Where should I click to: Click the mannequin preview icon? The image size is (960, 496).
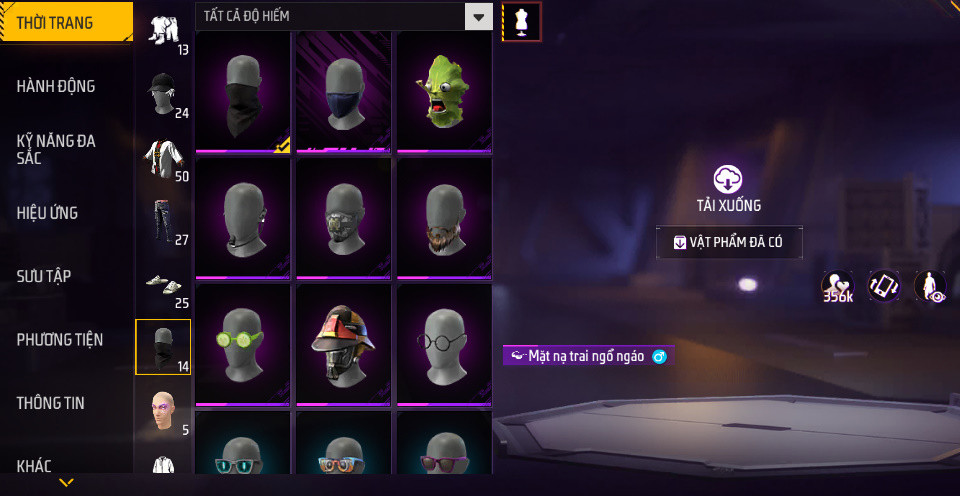(521, 21)
